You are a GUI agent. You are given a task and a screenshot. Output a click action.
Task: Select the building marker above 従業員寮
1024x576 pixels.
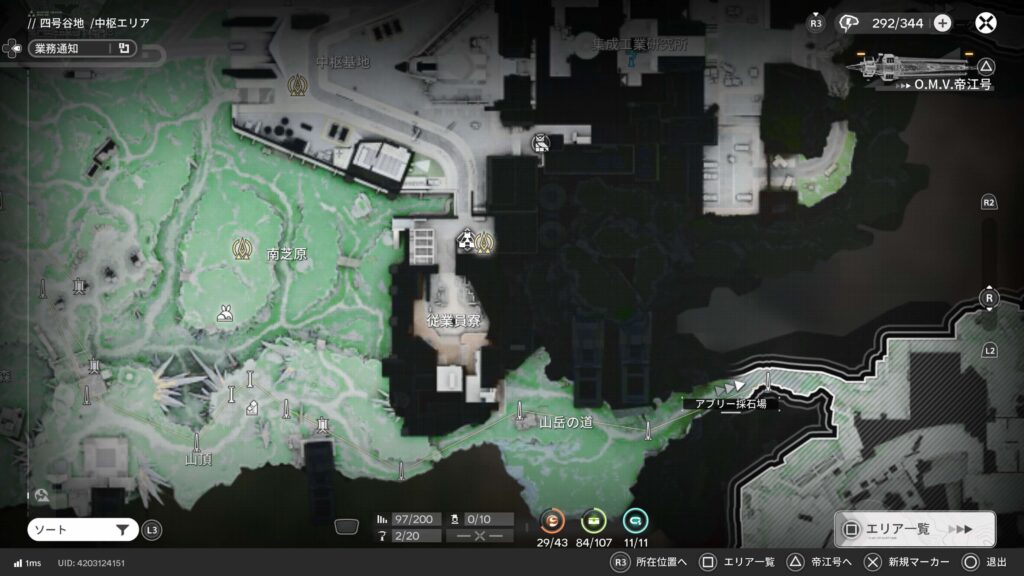(x=466, y=241)
